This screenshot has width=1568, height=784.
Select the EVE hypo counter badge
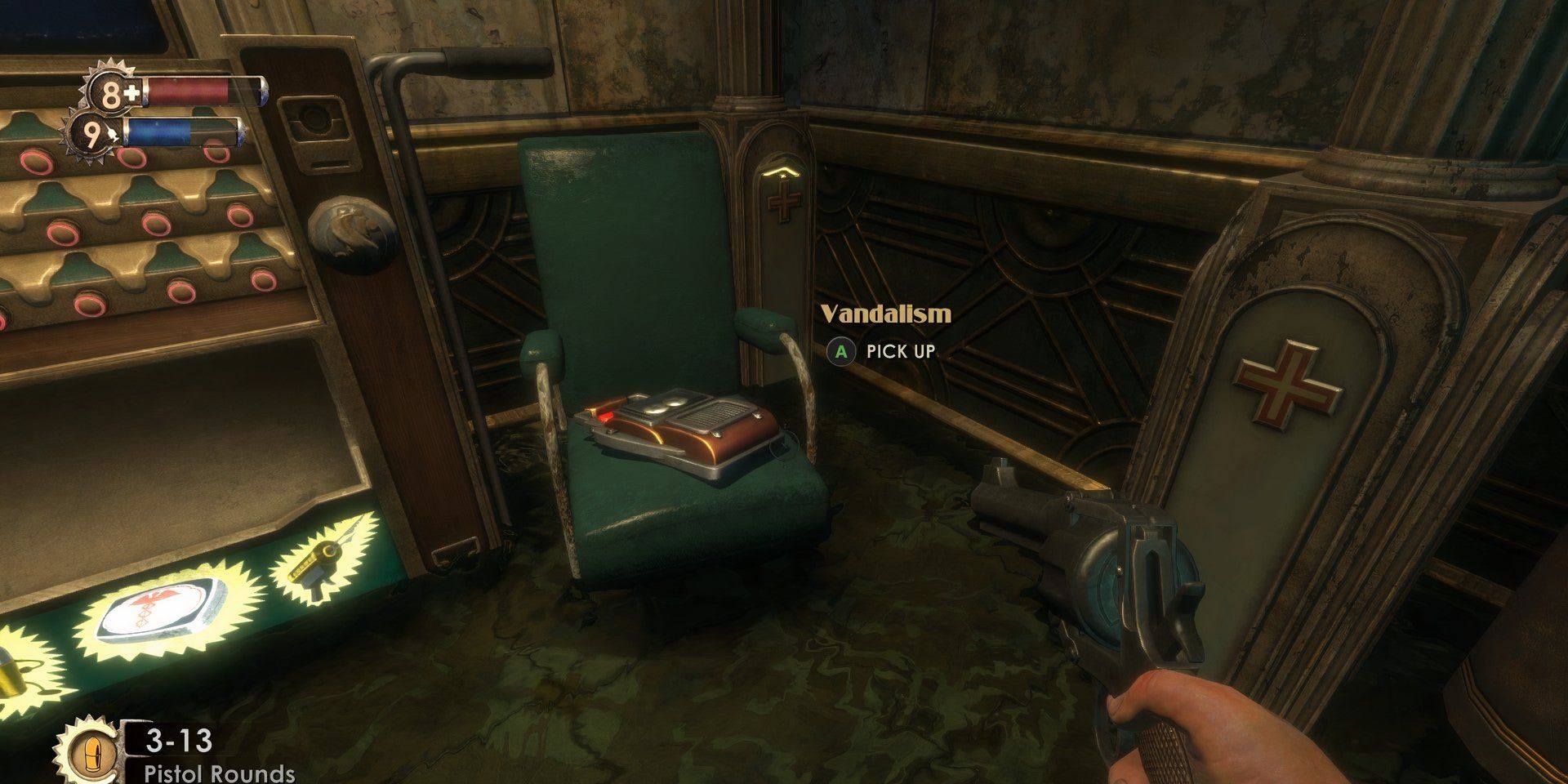94,135
